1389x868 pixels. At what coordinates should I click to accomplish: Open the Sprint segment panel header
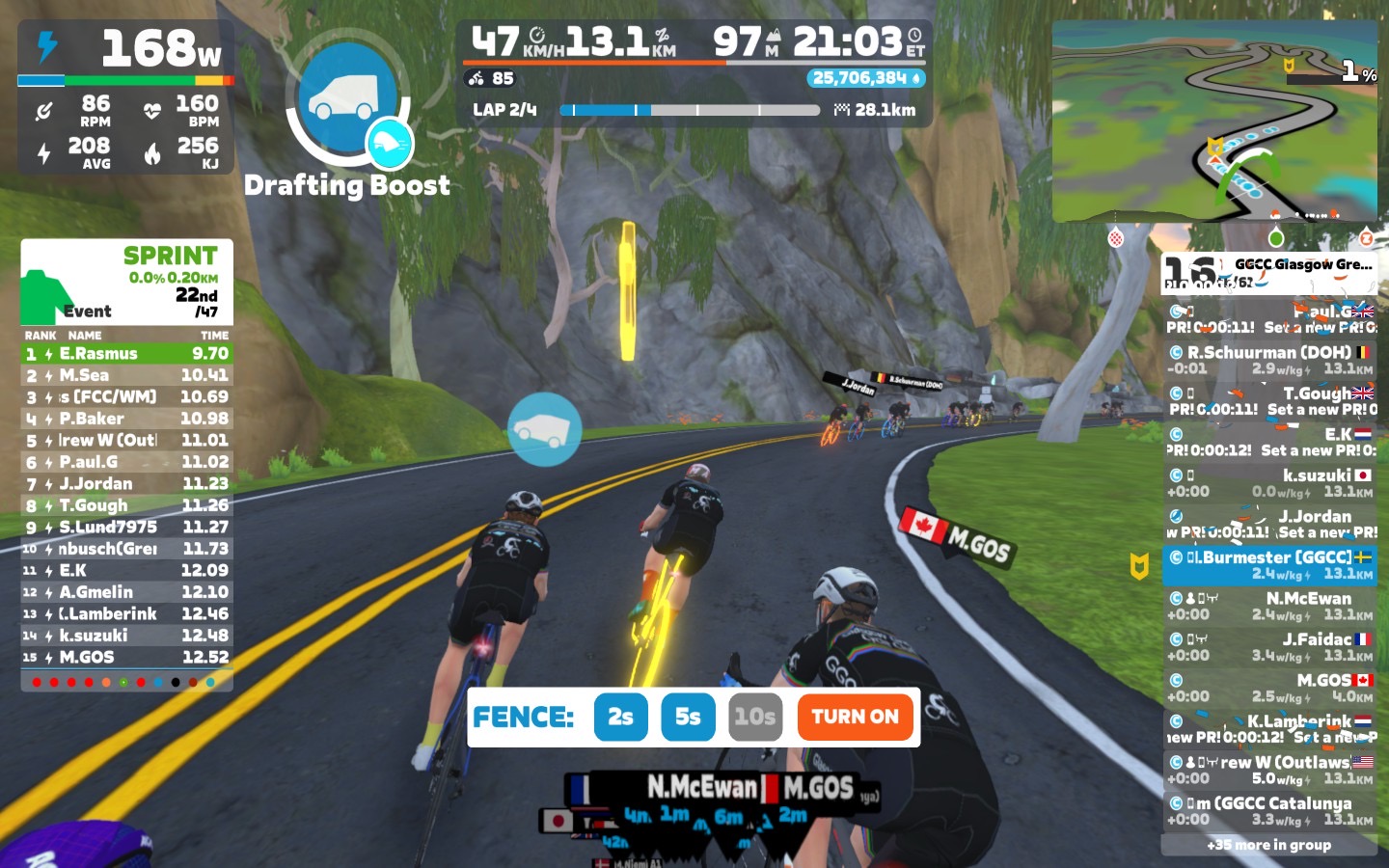[127, 282]
